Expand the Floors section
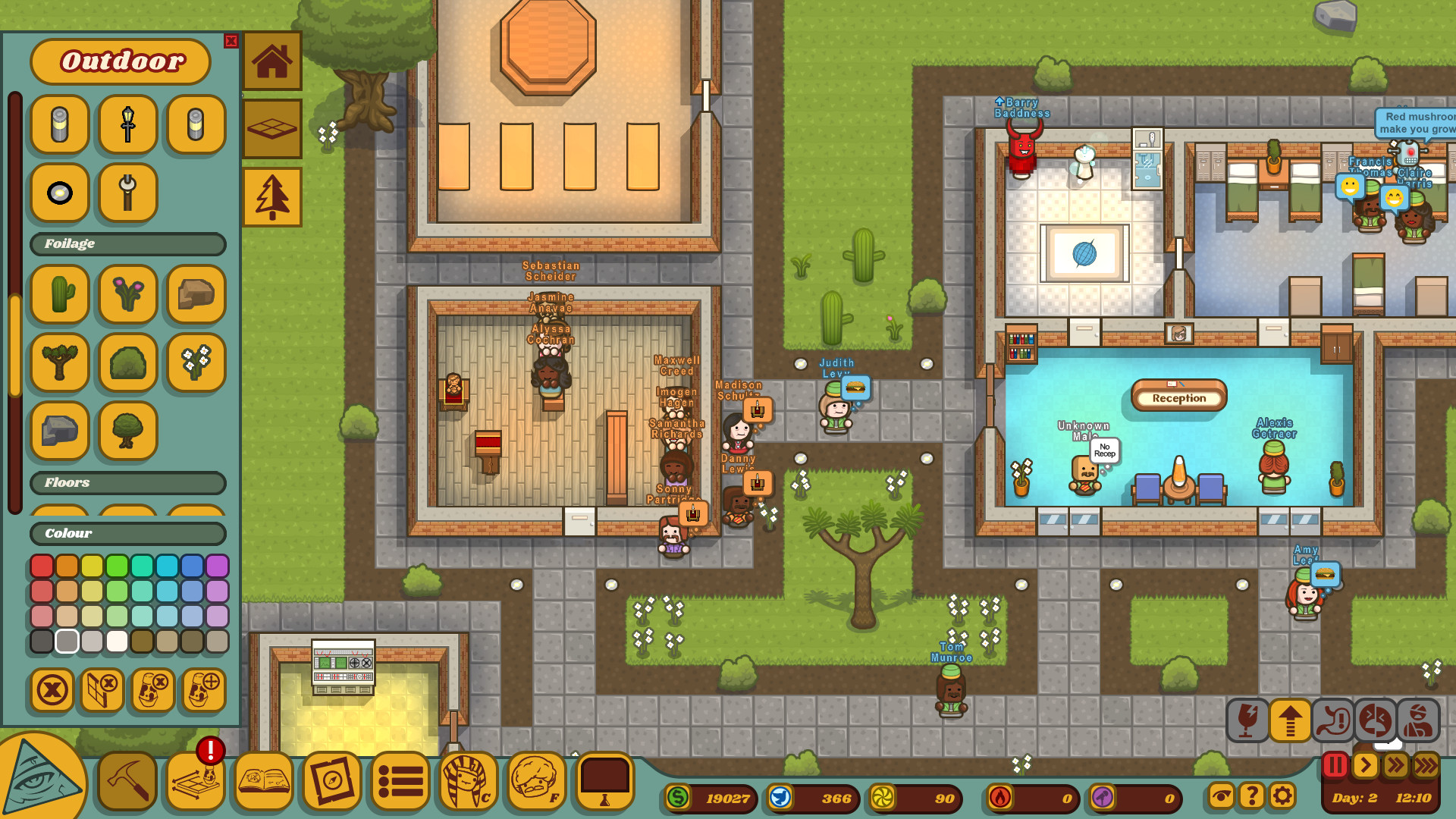 [127, 483]
